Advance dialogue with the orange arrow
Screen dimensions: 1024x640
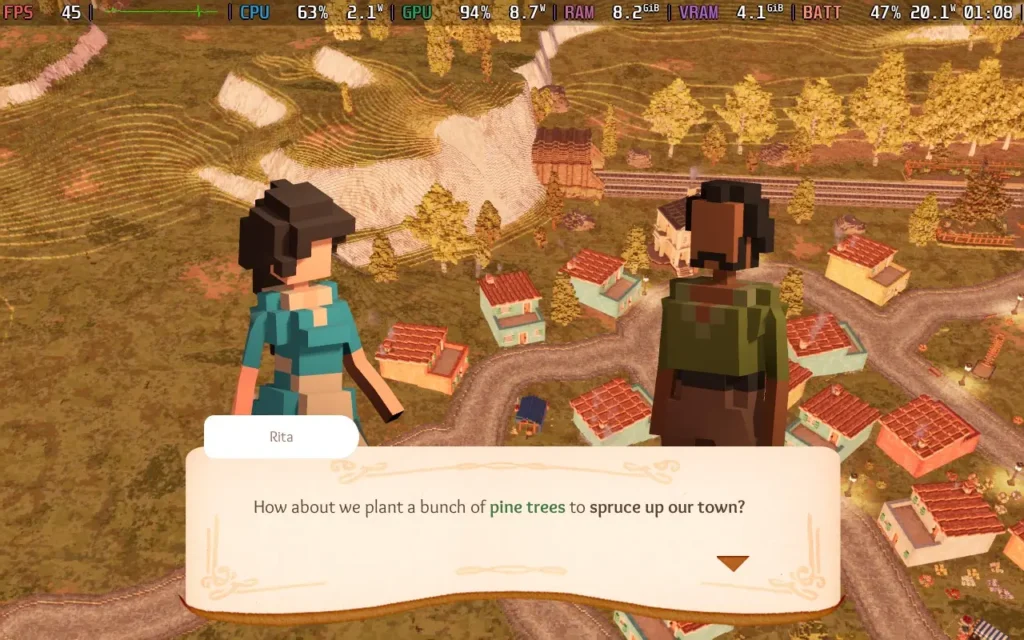tap(732, 563)
